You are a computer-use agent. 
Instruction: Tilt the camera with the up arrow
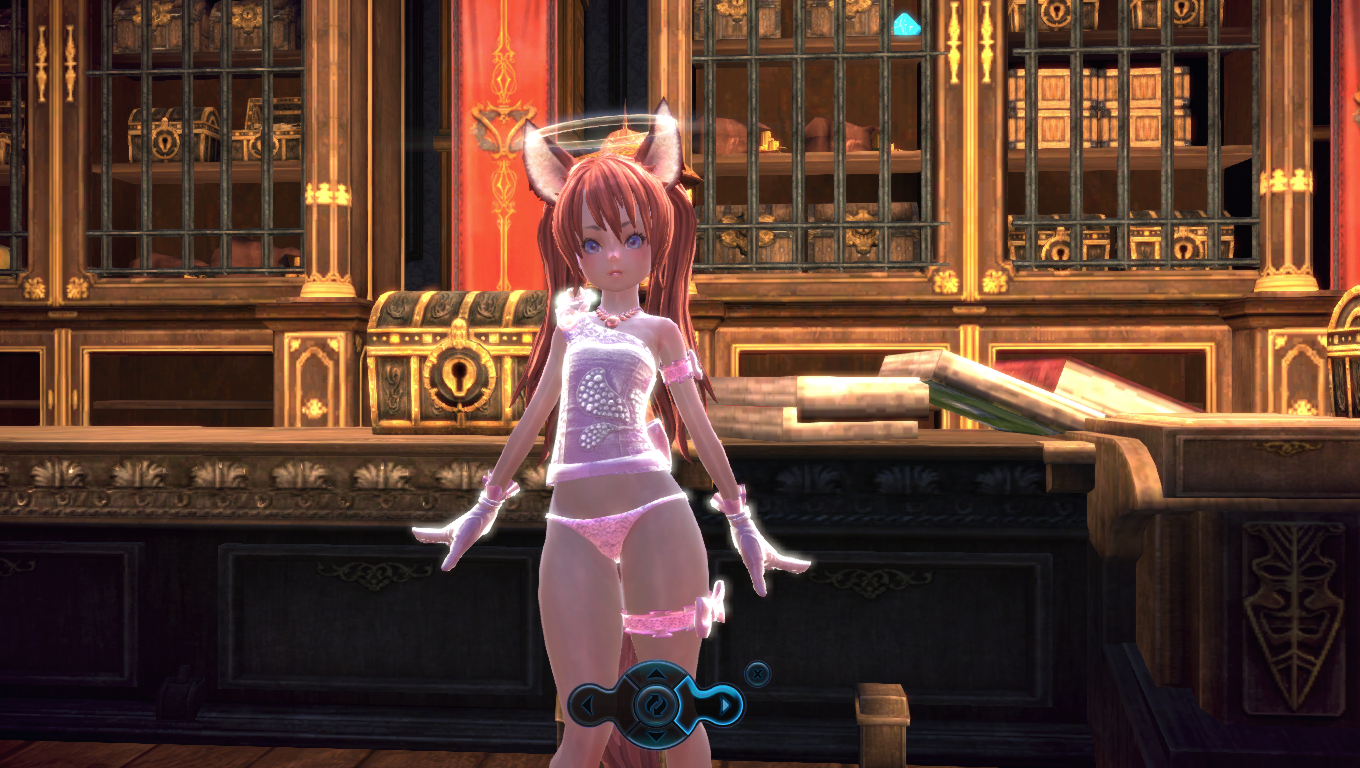click(656, 674)
